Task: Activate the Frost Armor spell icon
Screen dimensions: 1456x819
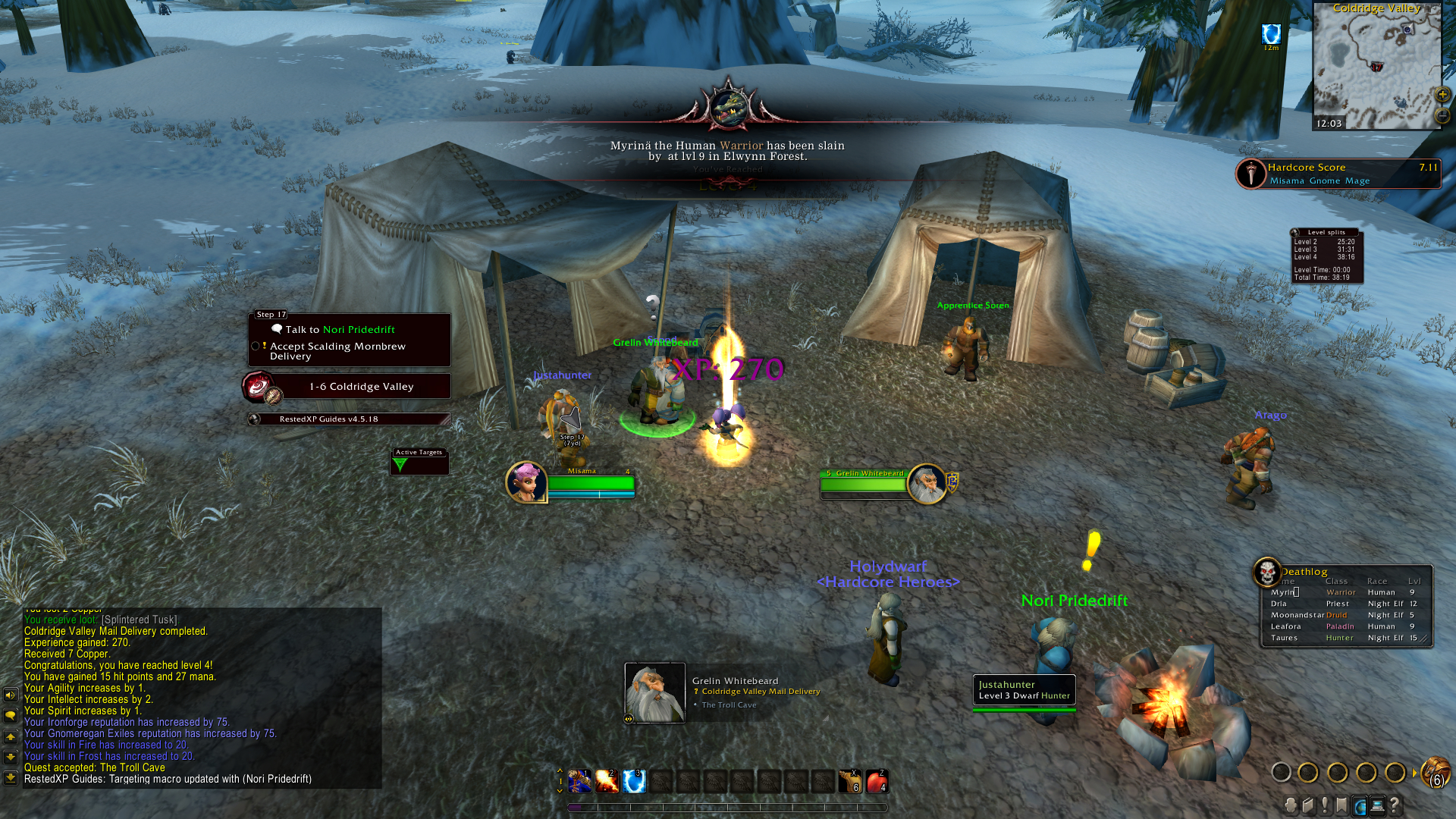Action: (634, 781)
